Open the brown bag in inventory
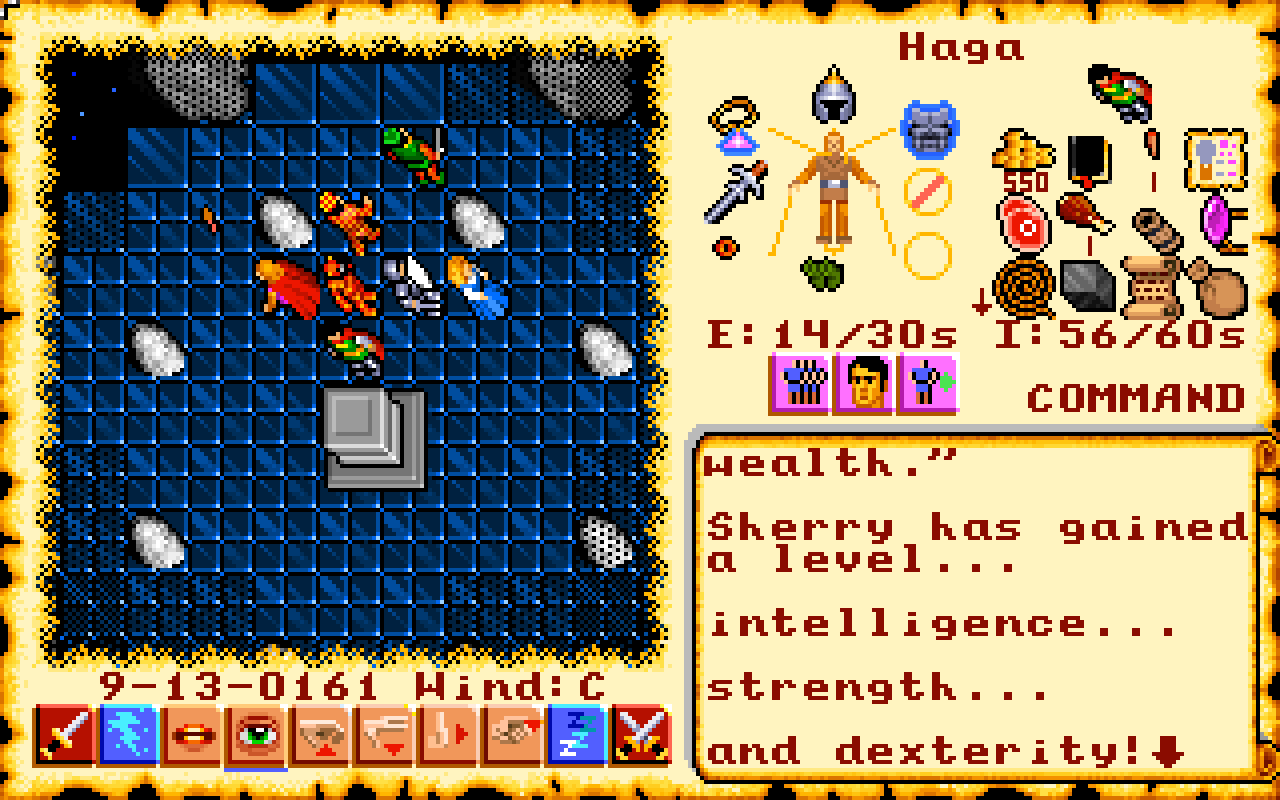 tap(1218, 287)
